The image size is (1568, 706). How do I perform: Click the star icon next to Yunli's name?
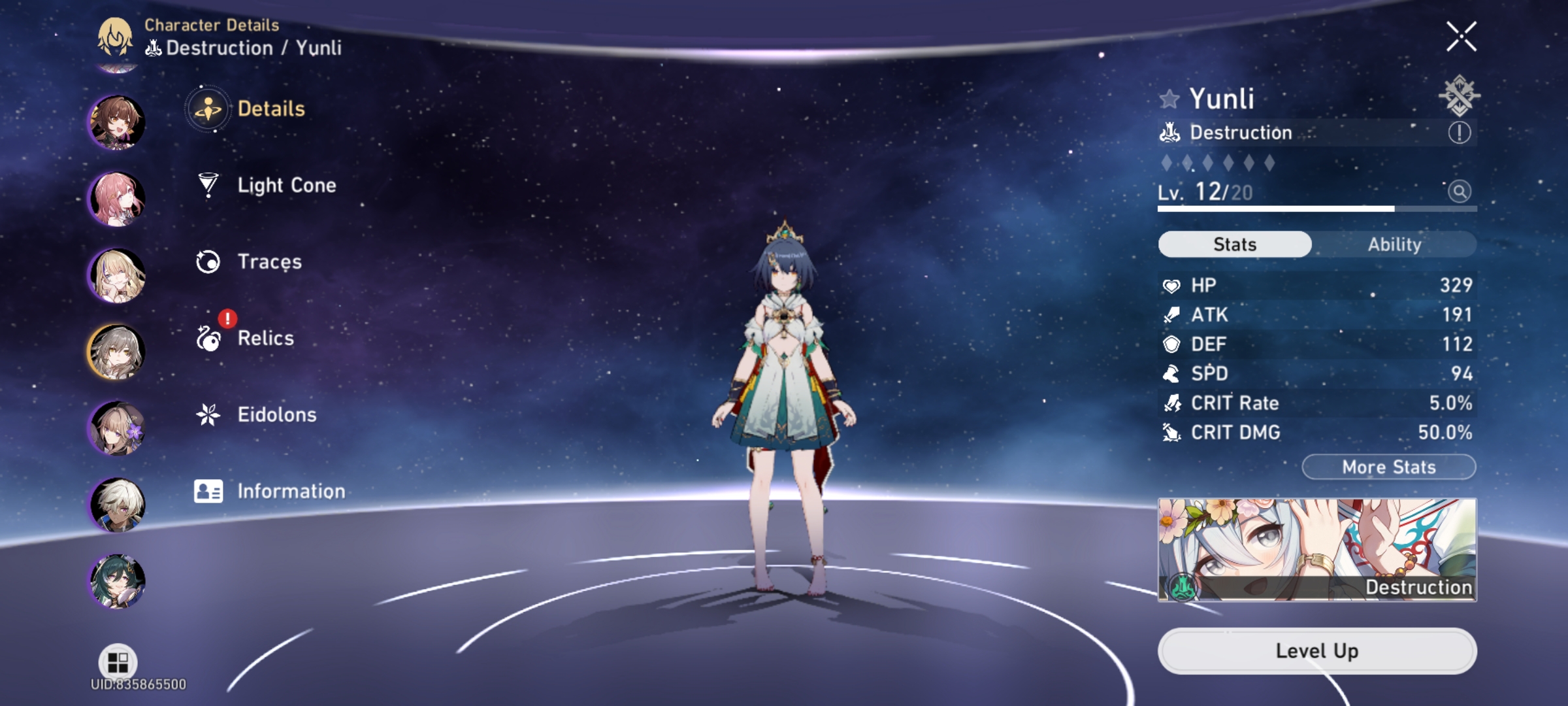(x=1169, y=99)
